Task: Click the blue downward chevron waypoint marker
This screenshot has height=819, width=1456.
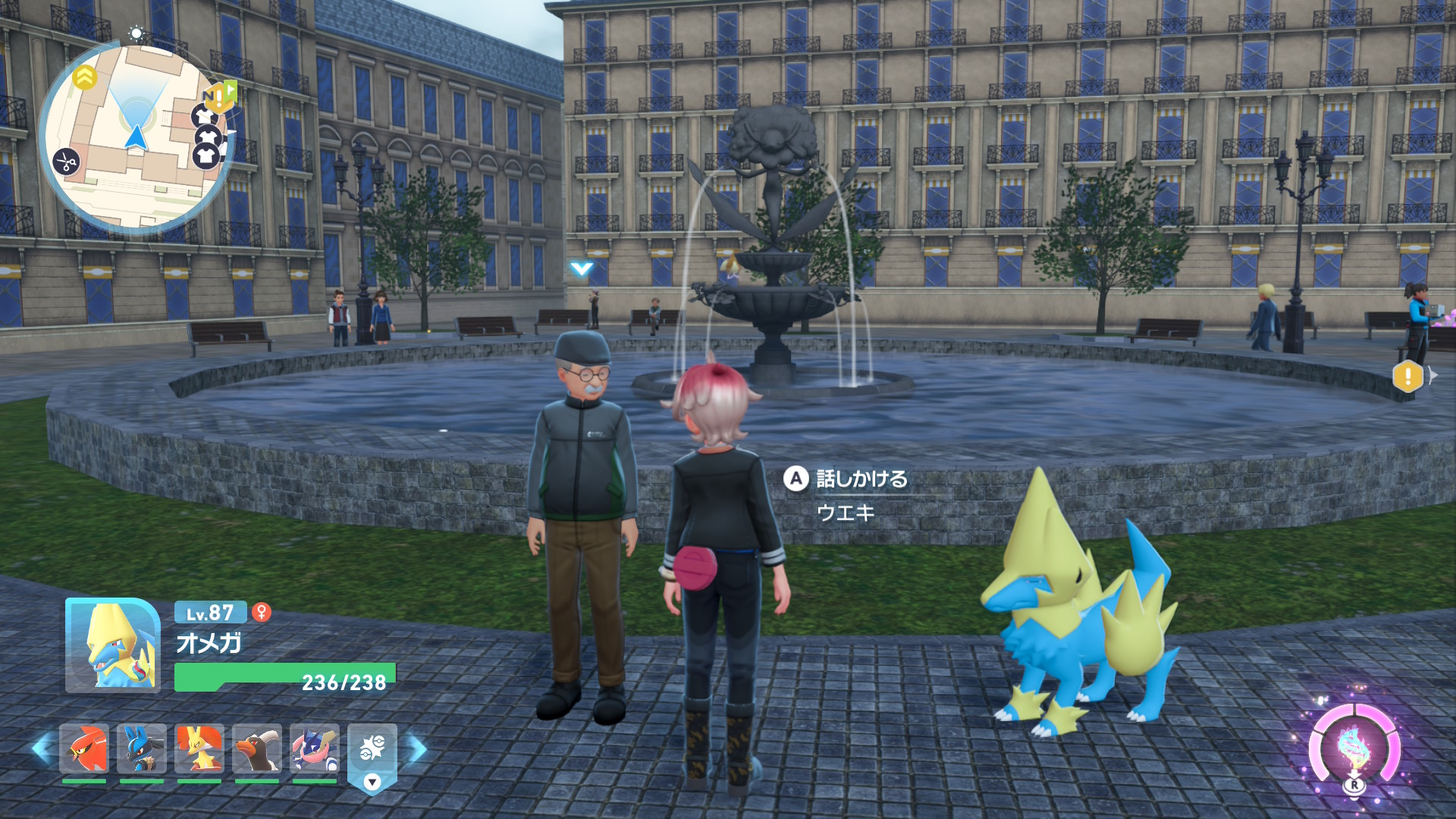Action: pos(582,268)
